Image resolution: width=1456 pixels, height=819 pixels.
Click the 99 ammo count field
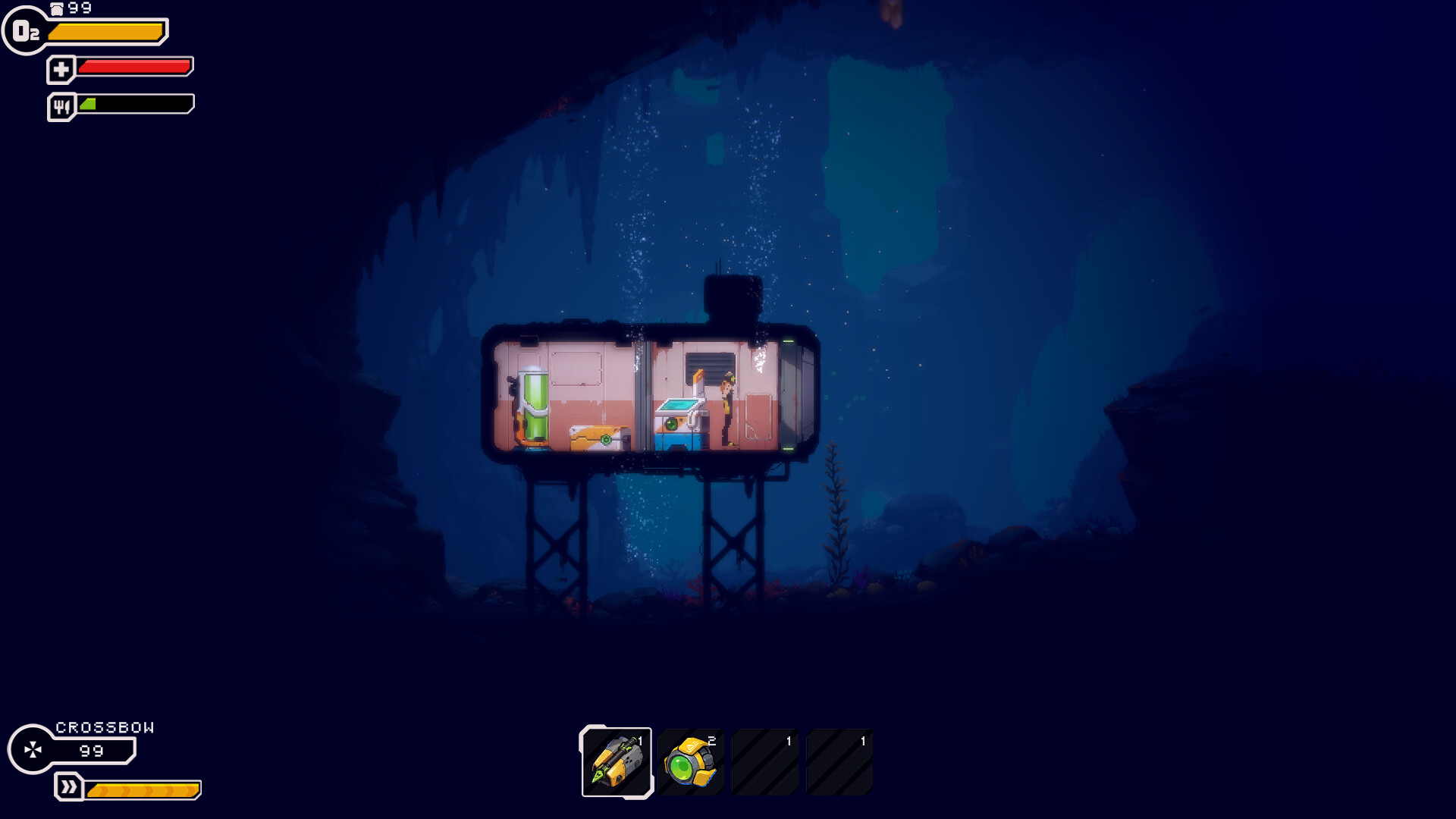pyautogui.click(x=90, y=752)
